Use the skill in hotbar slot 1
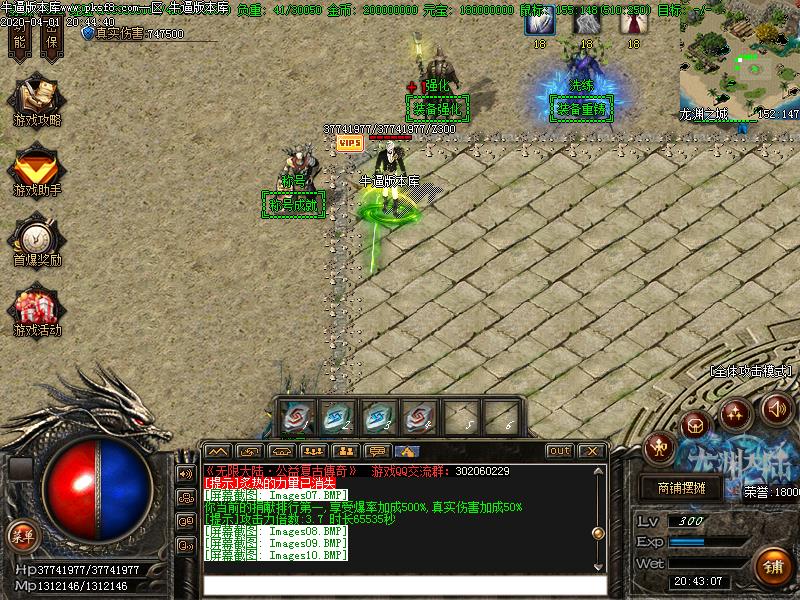Image resolution: width=800 pixels, height=600 pixels. tap(297, 418)
